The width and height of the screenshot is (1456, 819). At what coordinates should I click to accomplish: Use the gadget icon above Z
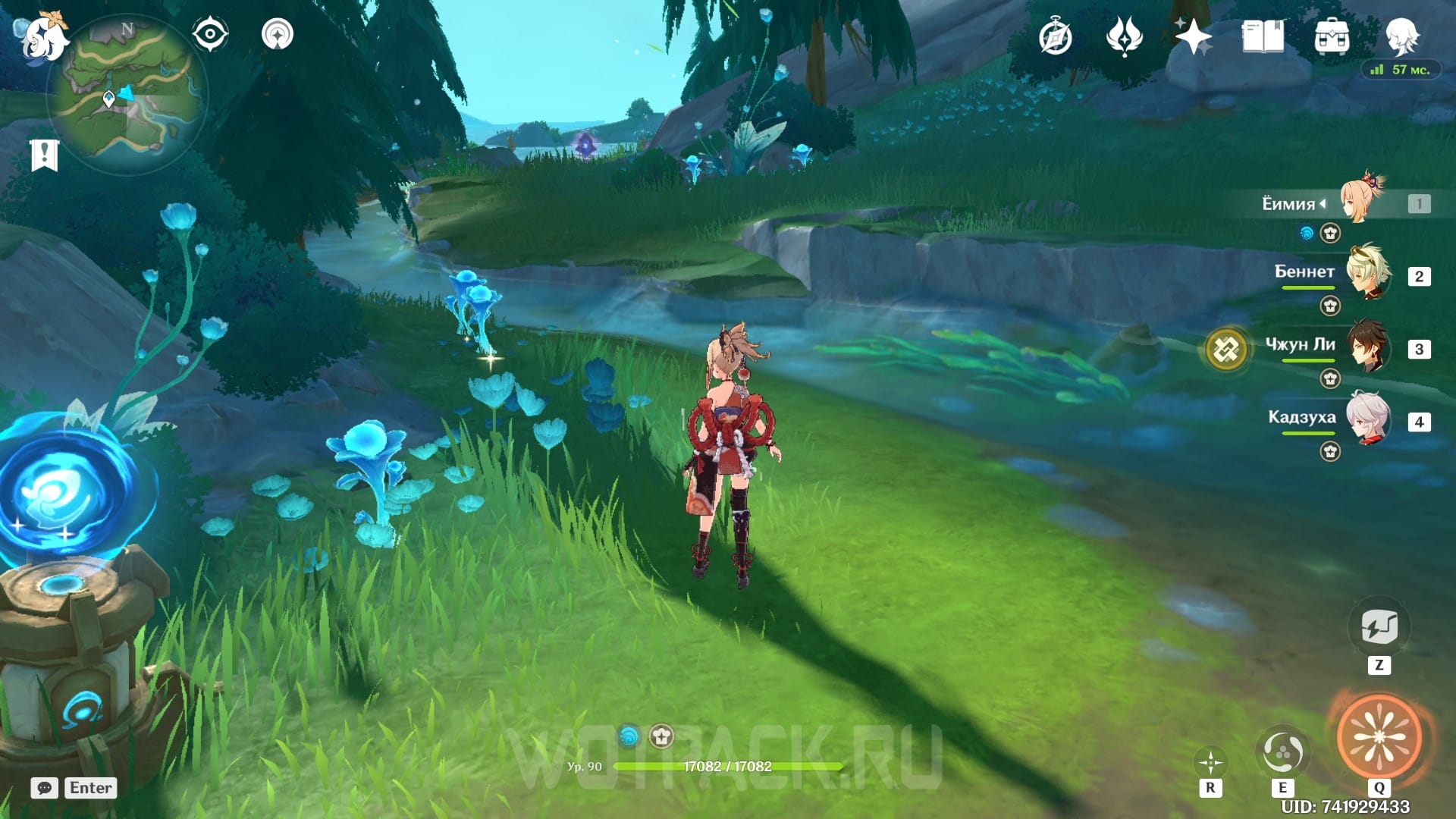1379,628
